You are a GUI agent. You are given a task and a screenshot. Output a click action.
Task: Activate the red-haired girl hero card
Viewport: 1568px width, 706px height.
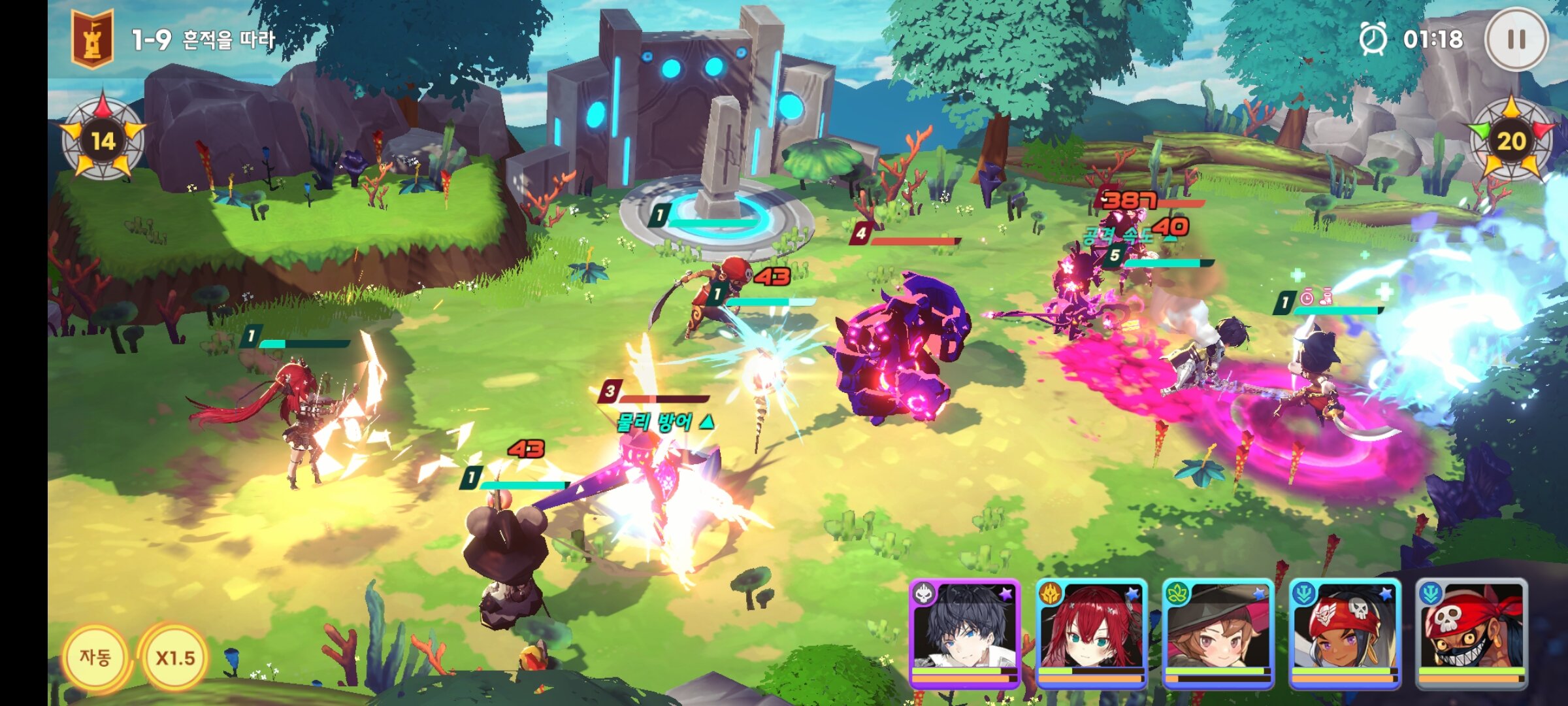coord(1091,633)
